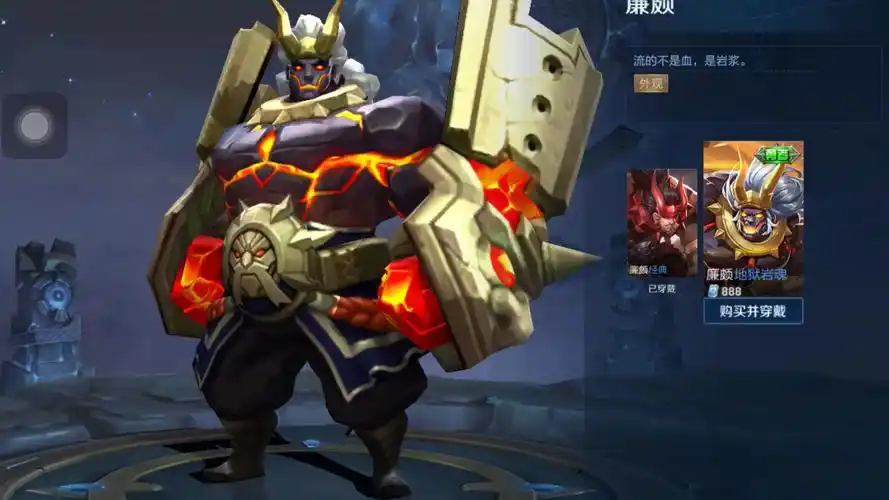The image size is (889, 500).
Task: Click the 购买并穿戴 buy-and-equip button
Action: [x=752, y=311]
